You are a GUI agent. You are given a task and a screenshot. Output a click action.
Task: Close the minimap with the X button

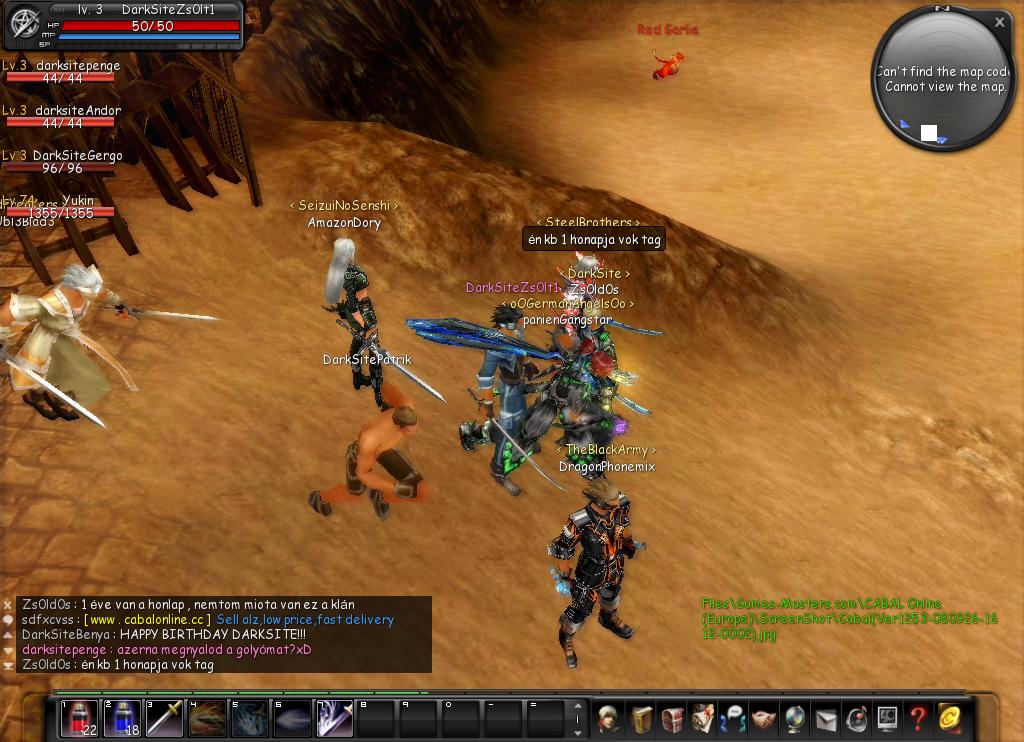pos(999,22)
